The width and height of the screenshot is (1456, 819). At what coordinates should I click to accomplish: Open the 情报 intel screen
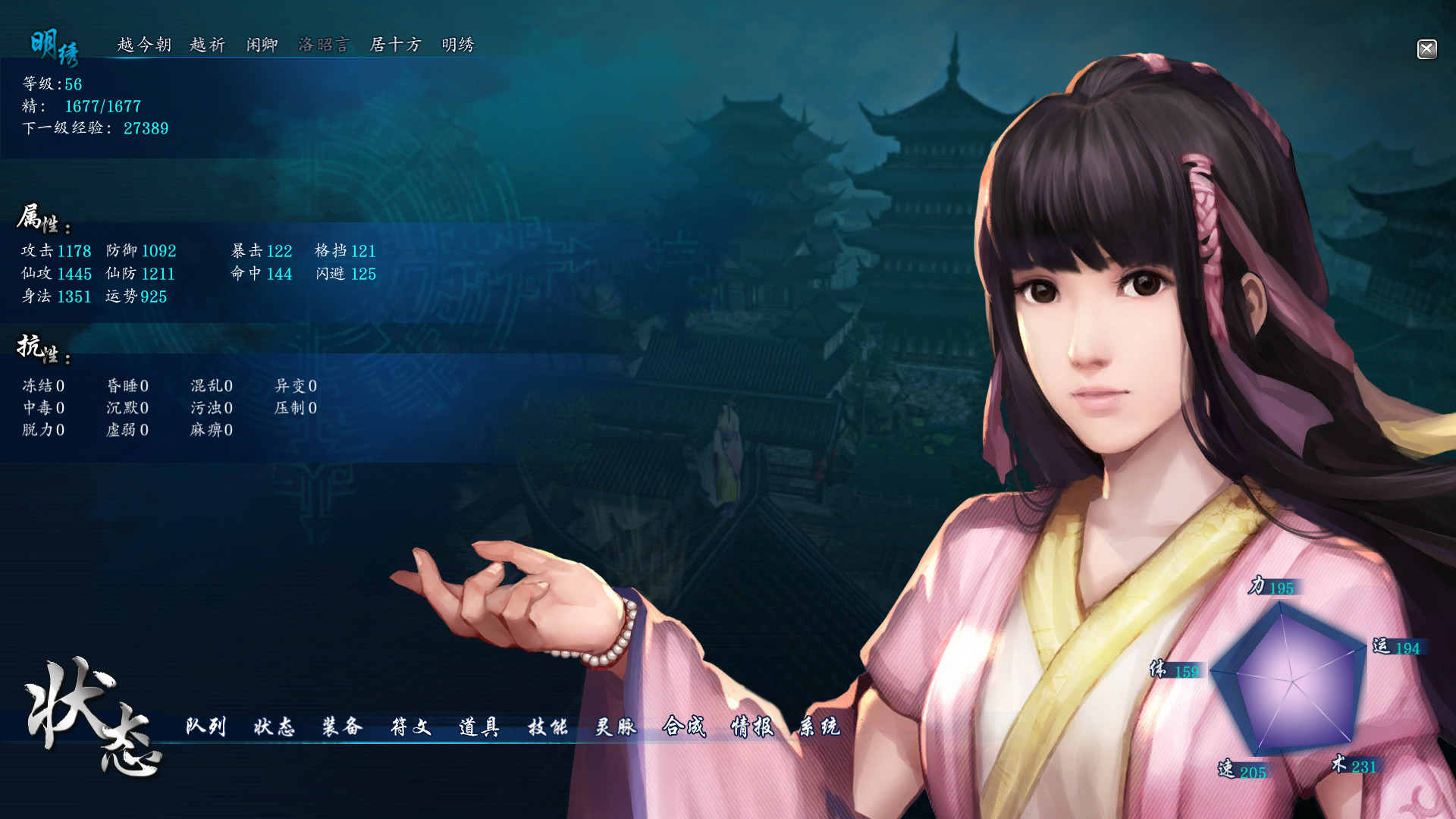[752, 726]
